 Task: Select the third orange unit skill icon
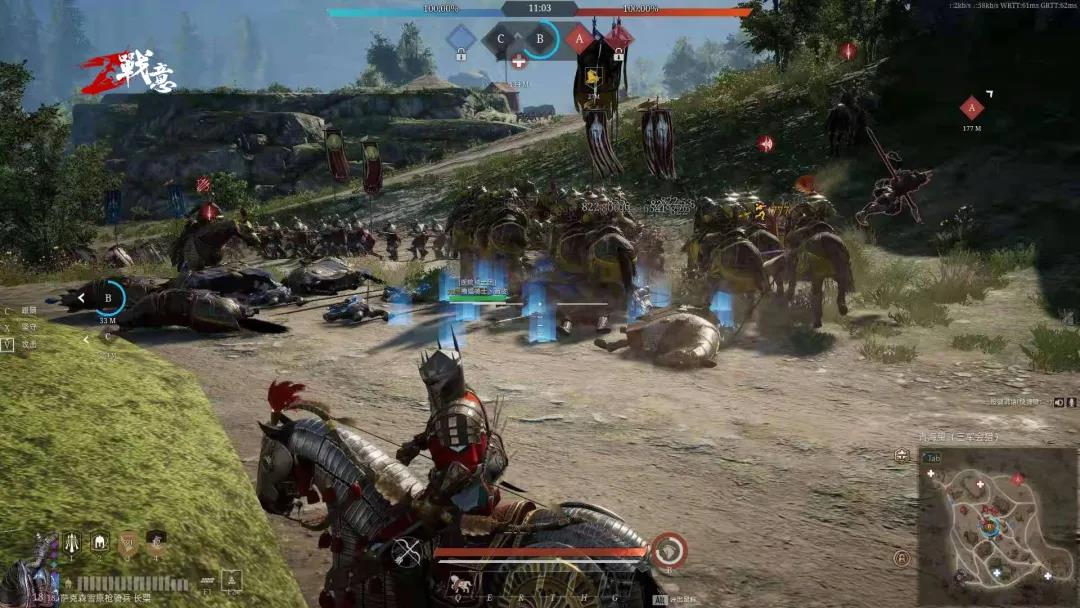tap(128, 543)
